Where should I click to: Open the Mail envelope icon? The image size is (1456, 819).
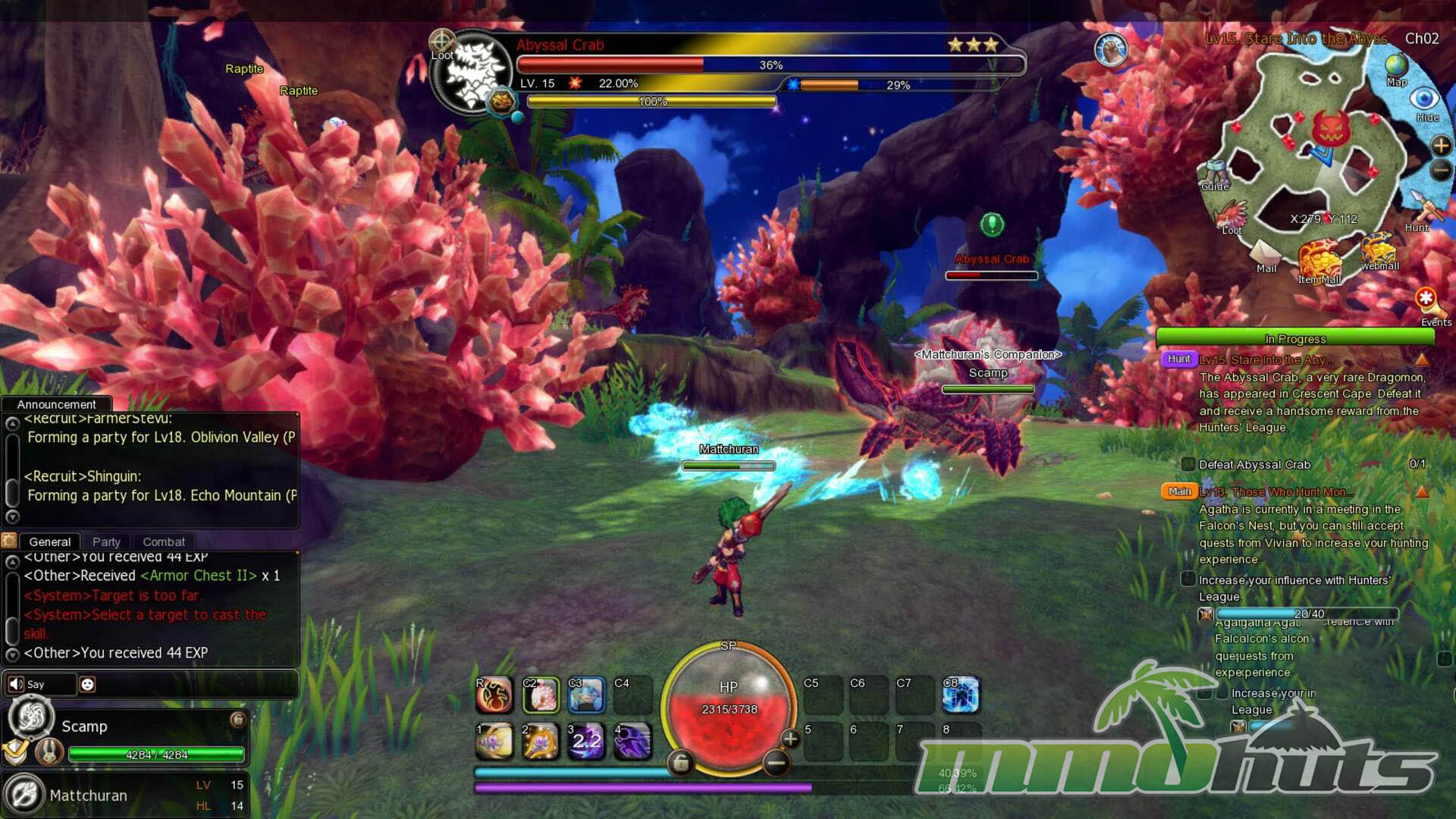(1265, 253)
